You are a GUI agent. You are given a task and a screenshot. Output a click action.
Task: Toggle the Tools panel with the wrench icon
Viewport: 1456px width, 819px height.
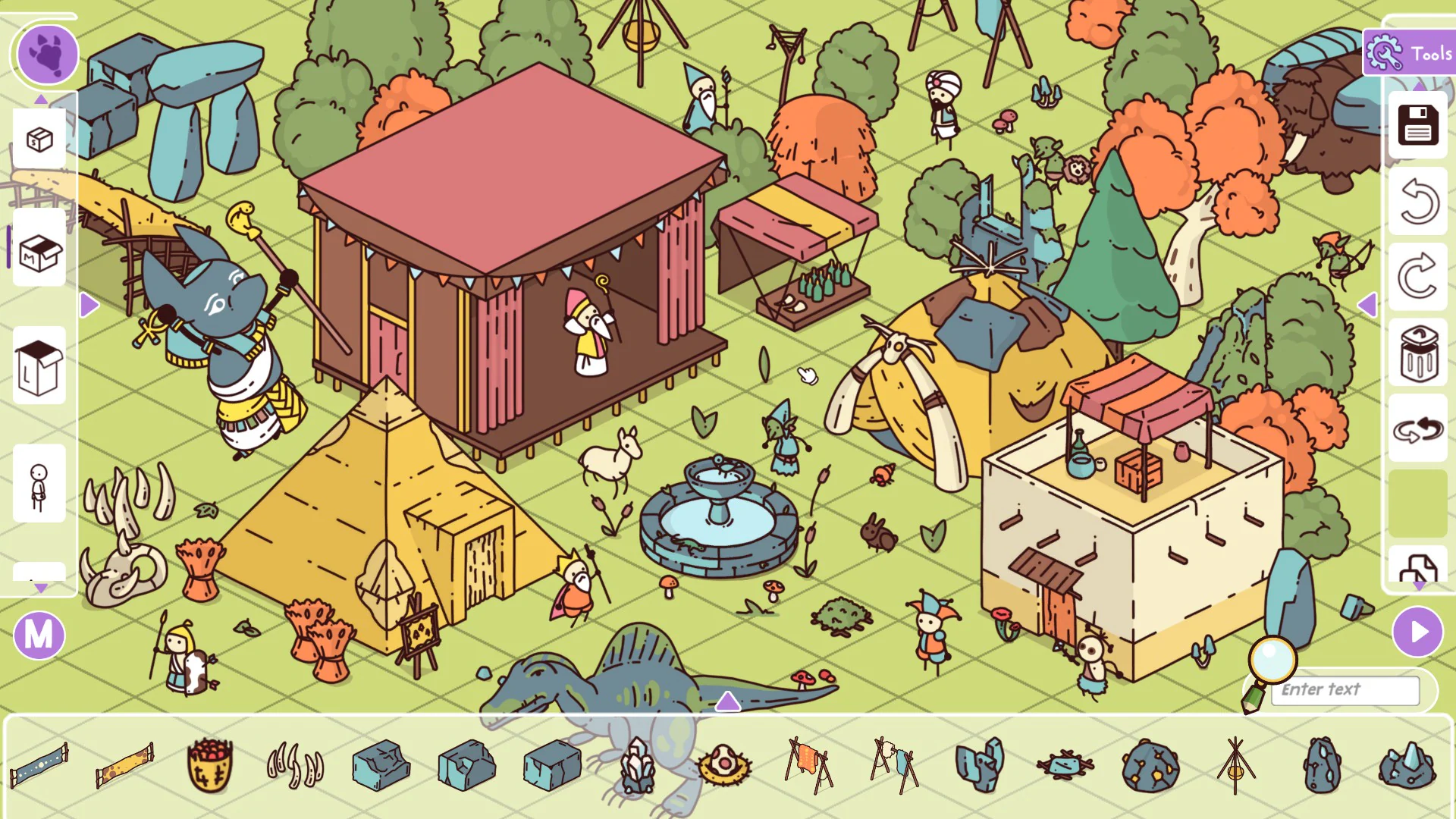pos(1385,54)
